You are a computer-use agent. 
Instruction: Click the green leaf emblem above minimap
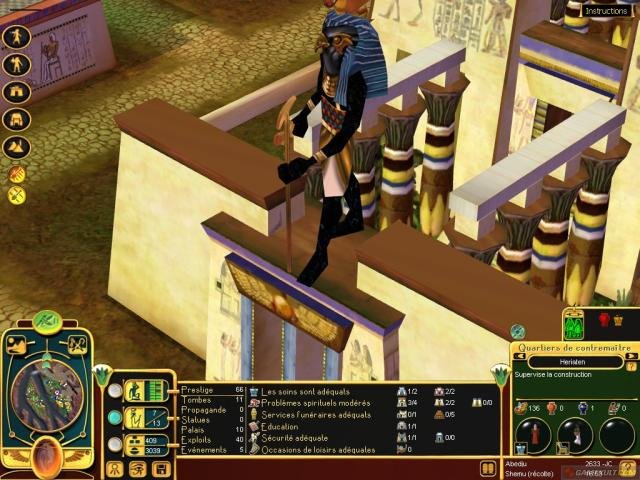point(47,321)
